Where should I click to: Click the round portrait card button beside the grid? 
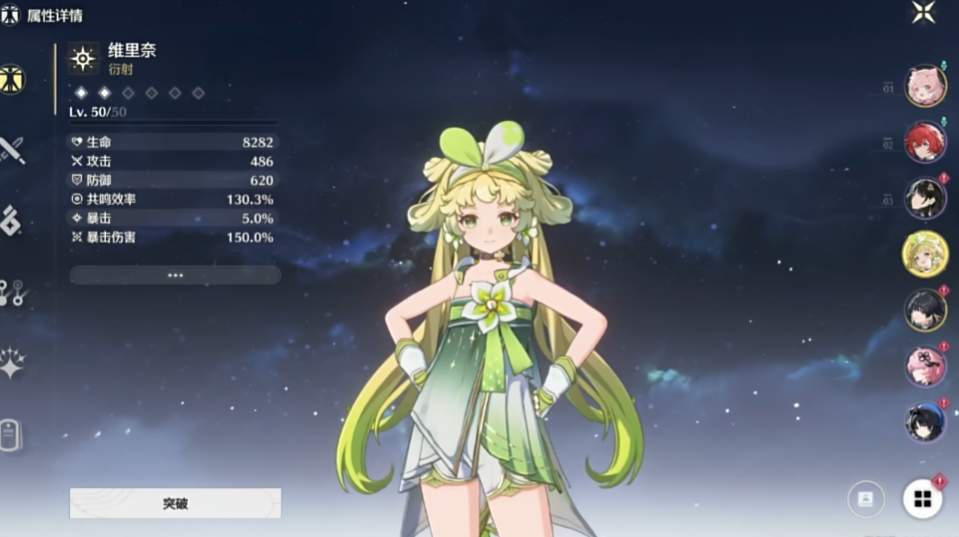click(x=866, y=499)
